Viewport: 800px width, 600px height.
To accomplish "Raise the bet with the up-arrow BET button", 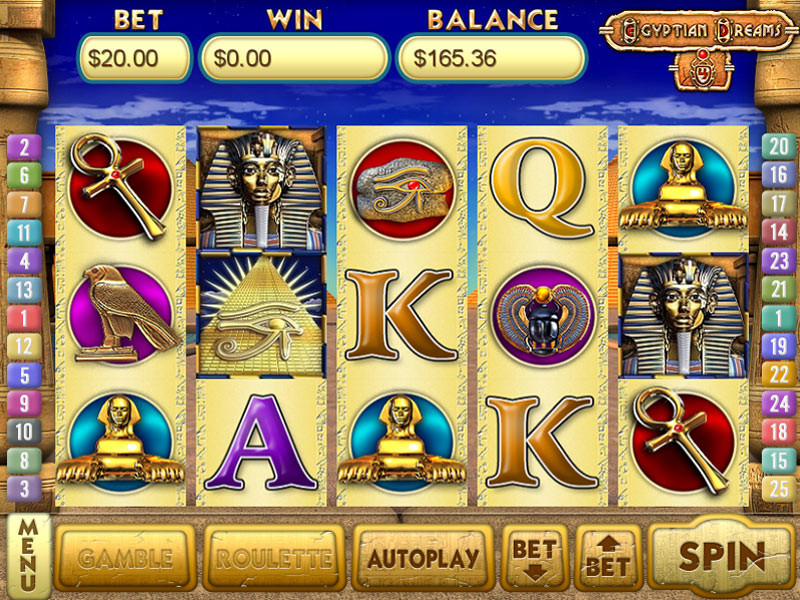I will tap(607, 558).
